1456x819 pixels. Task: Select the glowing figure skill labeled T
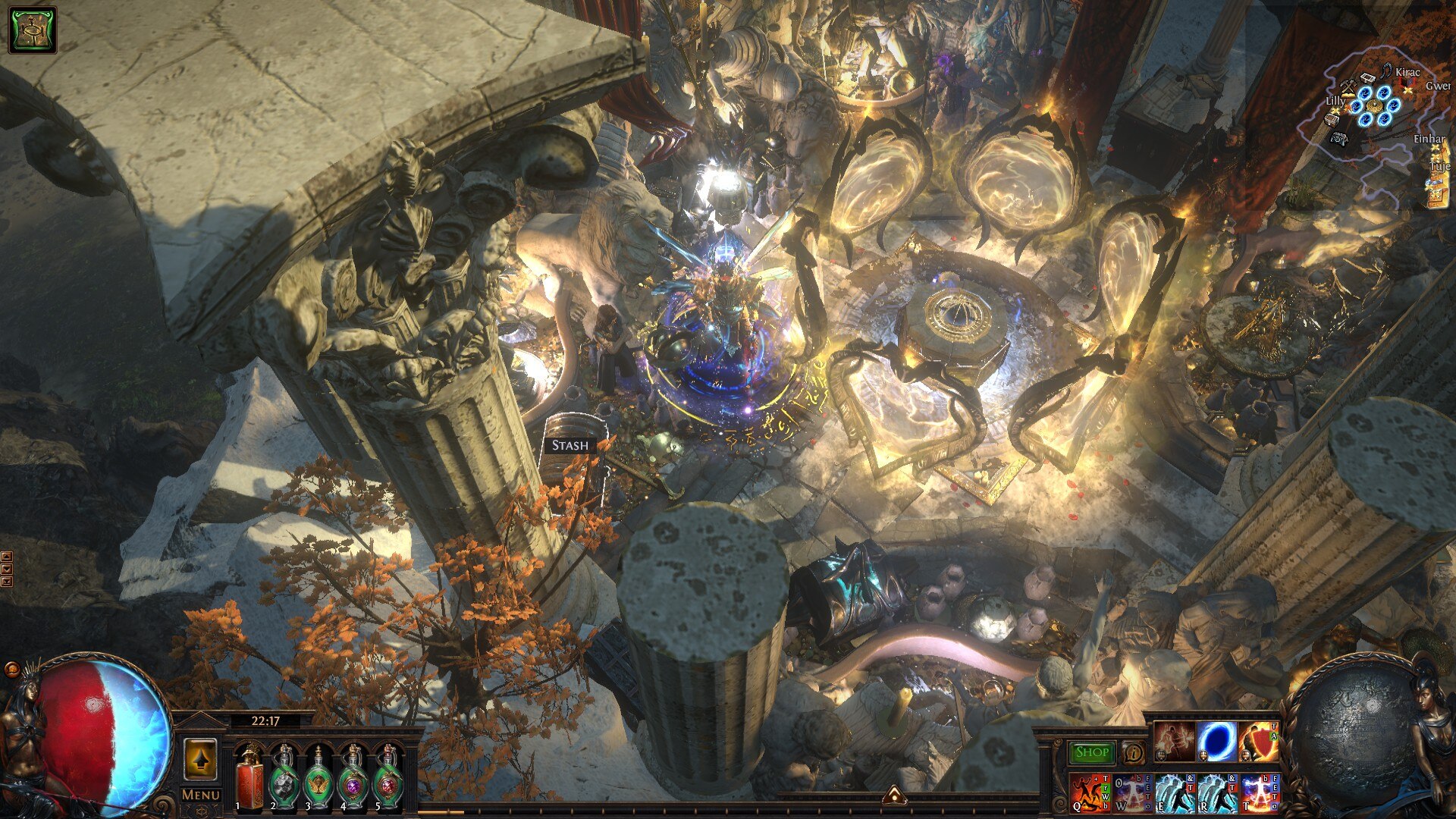[x=1260, y=792]
